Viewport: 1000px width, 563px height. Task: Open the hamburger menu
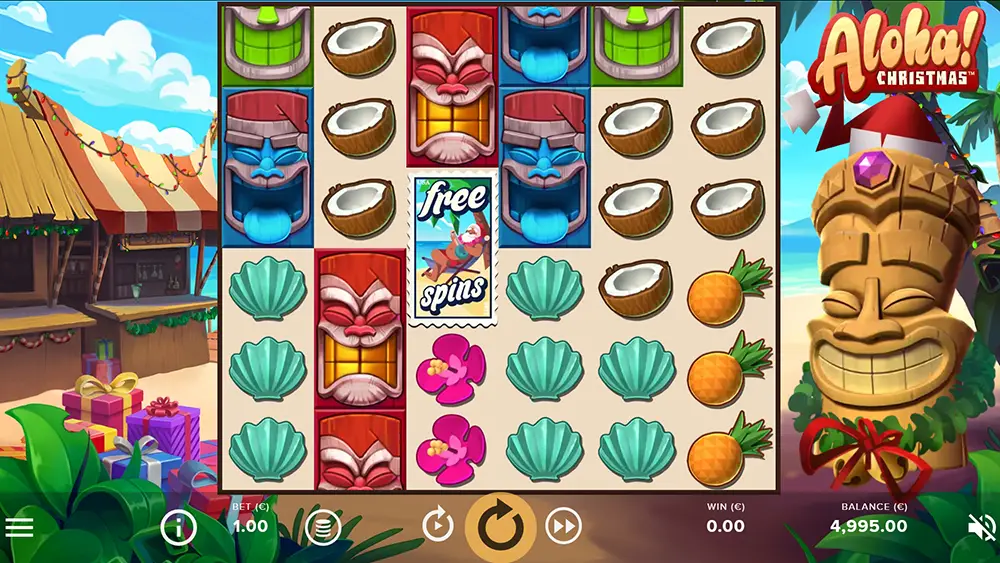point(20,527)
